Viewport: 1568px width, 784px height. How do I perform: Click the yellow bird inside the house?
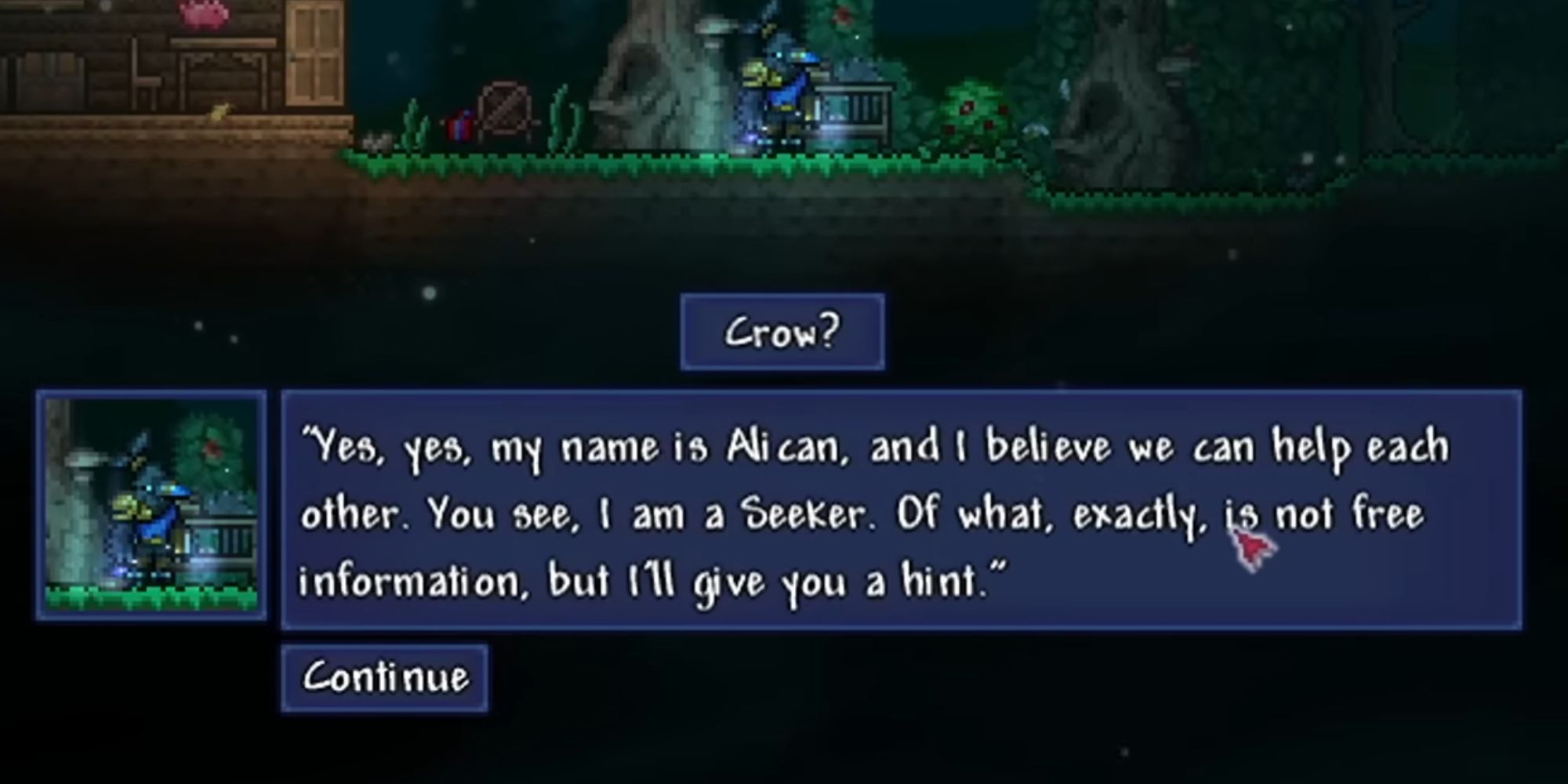point(220,113)
